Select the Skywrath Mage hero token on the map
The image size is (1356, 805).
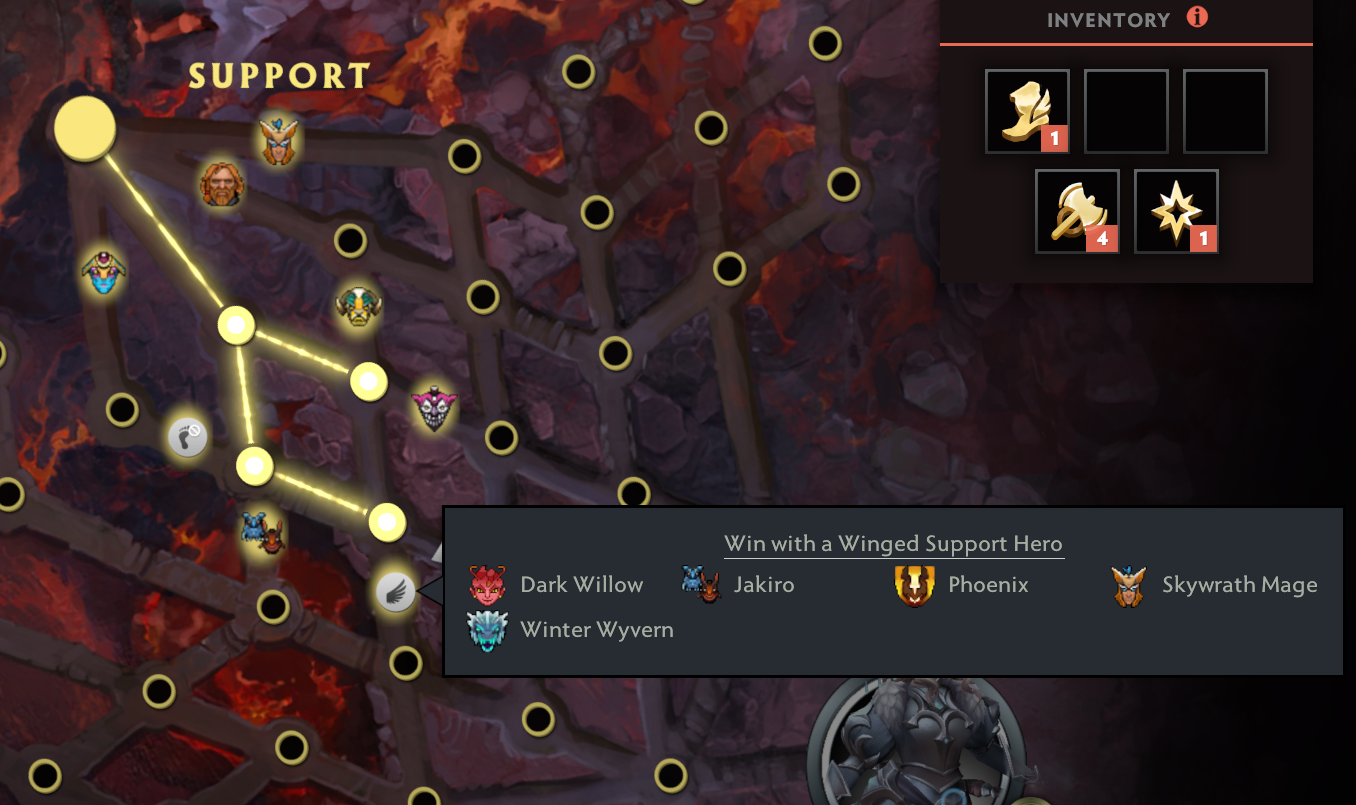tap(277, 144)
